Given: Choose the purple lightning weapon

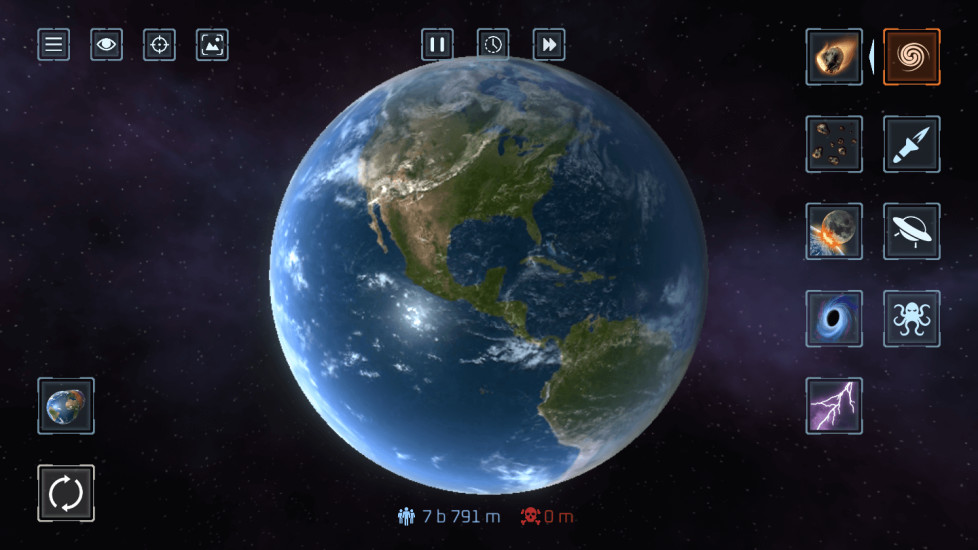Looking at the screenshot, I should click(834, 406).
